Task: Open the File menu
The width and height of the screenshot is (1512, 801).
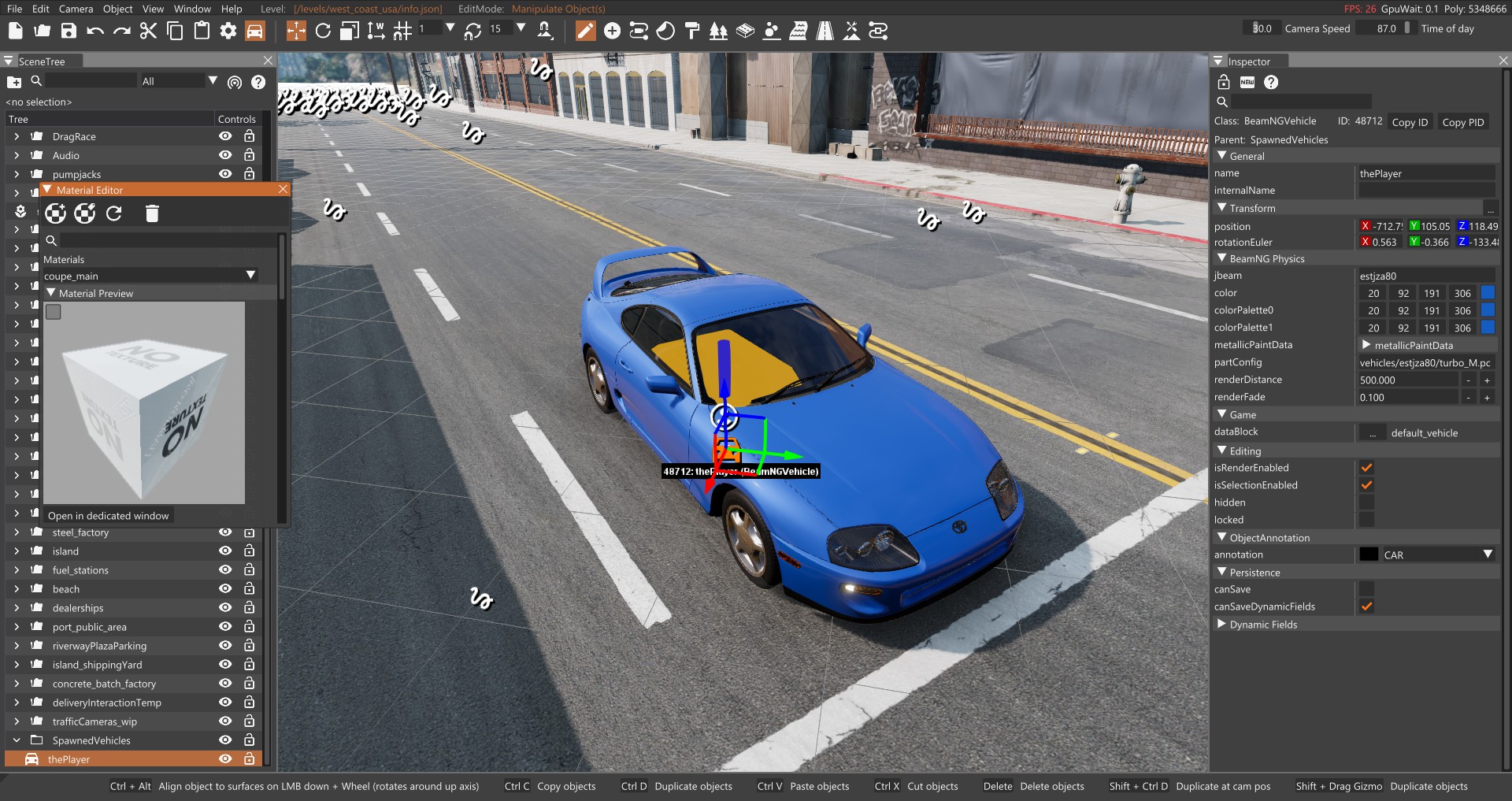Action: tap(14, 9)
